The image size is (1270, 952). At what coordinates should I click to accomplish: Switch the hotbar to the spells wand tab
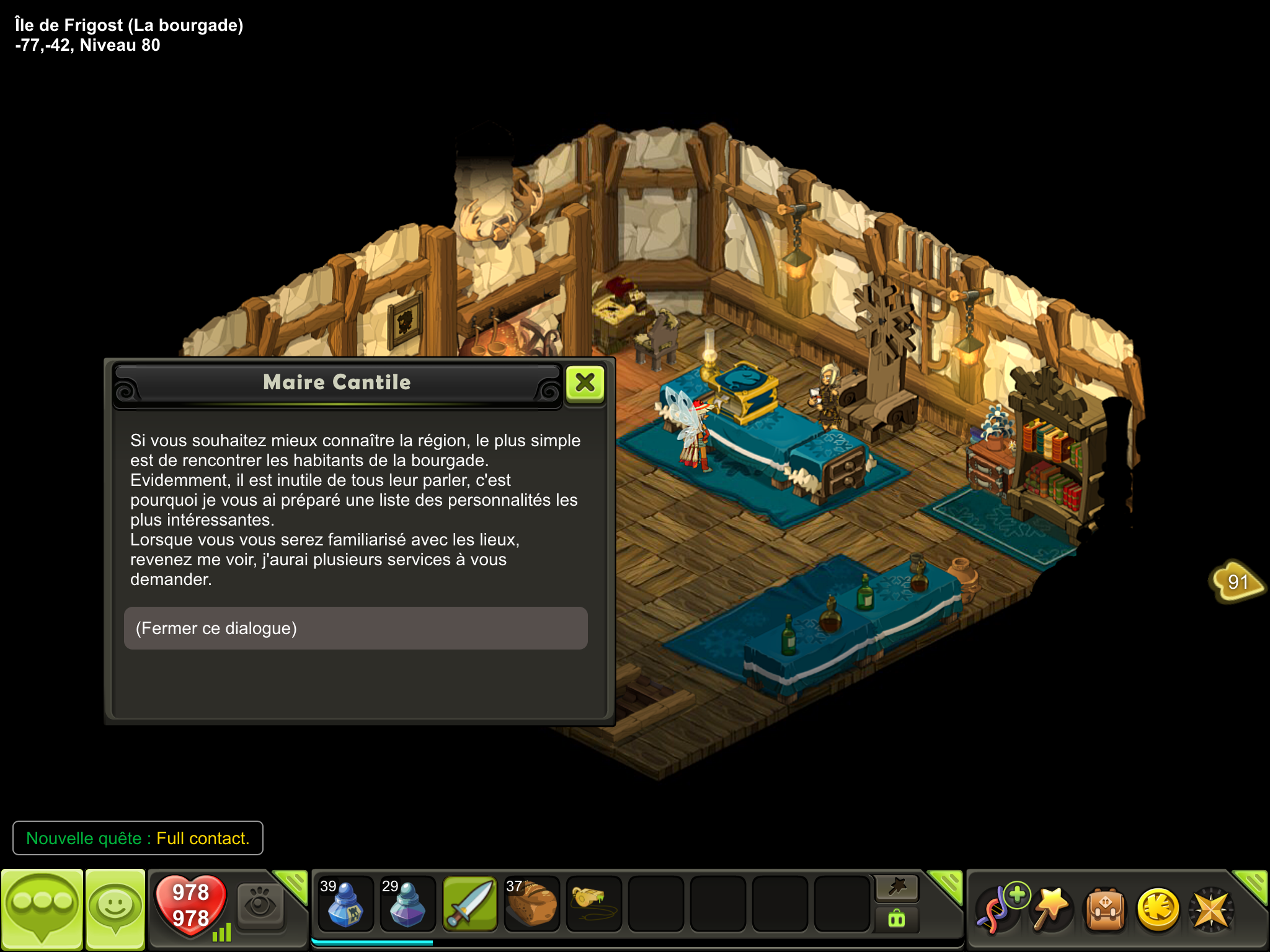(897, 888)
